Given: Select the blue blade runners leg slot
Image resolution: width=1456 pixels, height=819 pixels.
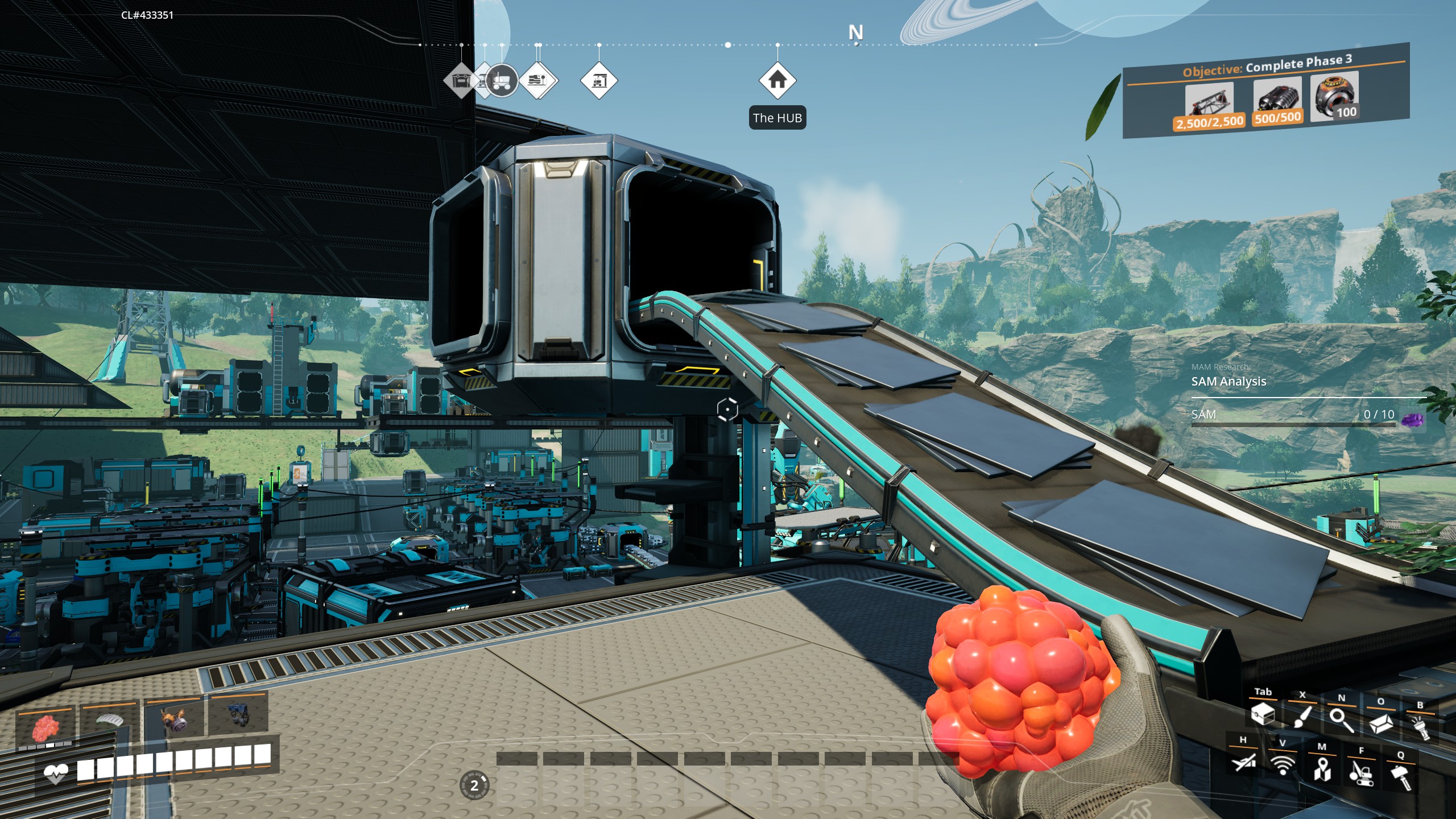Looking at the screenshot, I should click(238, 714).
